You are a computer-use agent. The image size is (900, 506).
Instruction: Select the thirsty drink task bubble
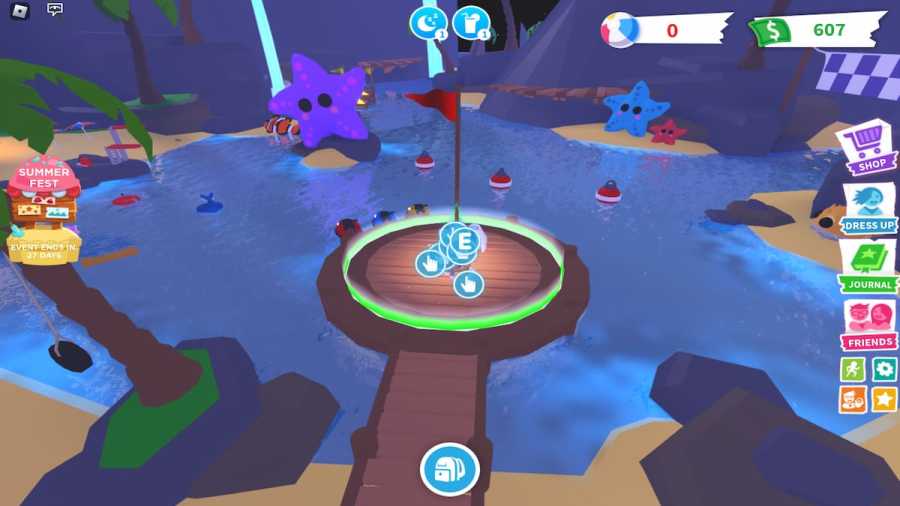[470, 23]
